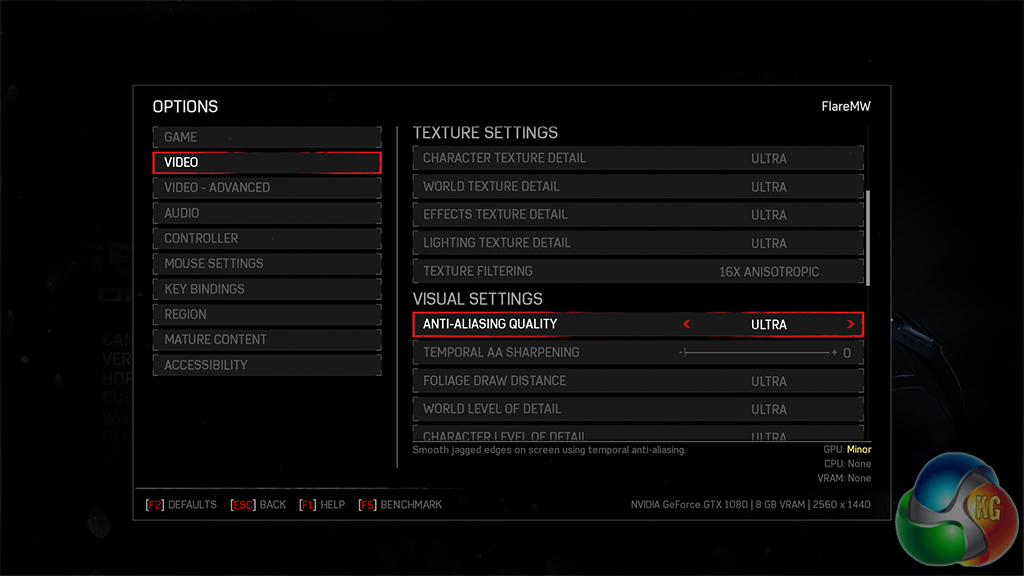Adjust the Temporal AA Sharpening slider

tap(756, 353)
